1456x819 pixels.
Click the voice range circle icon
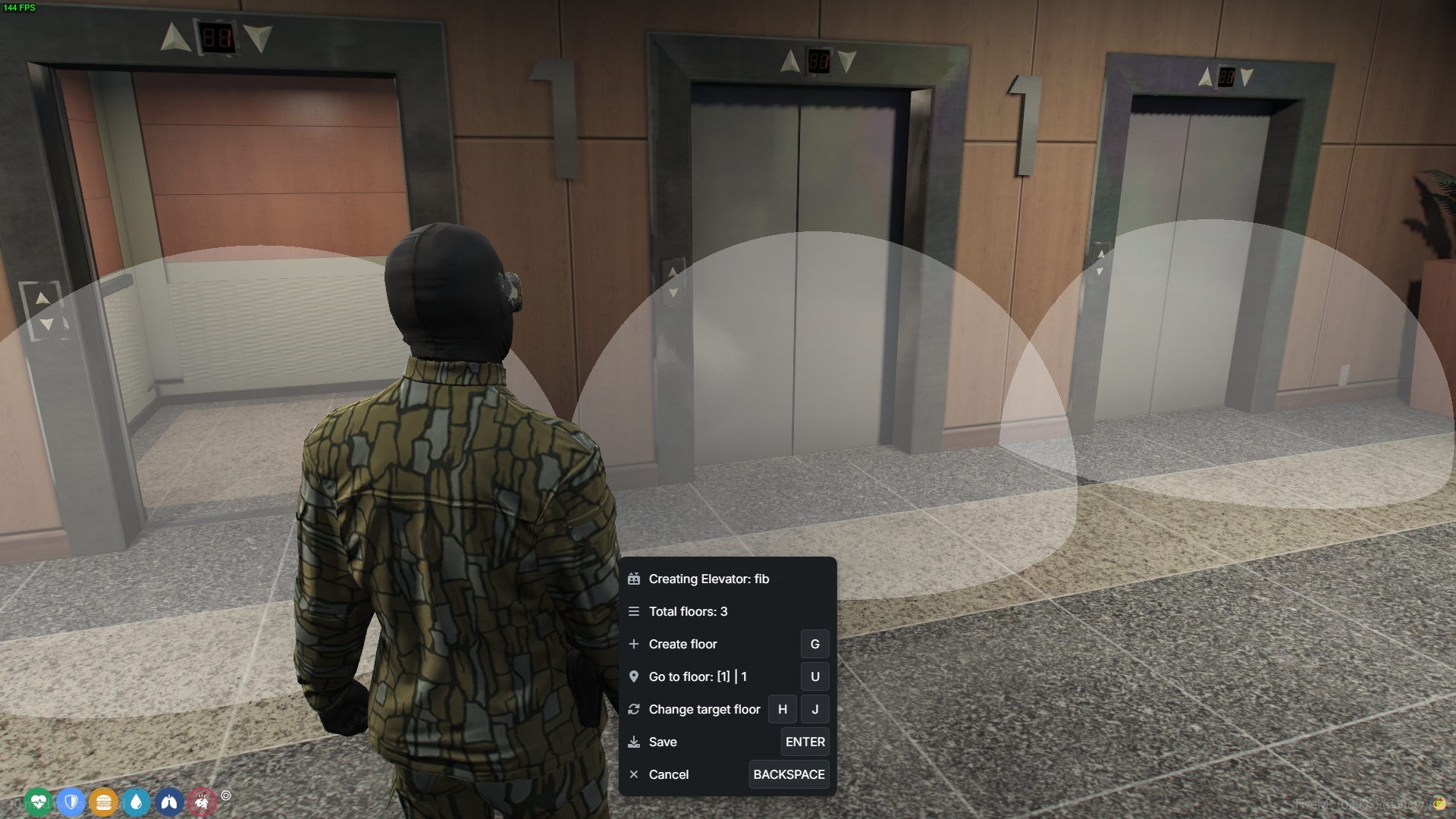click(225, 796)
